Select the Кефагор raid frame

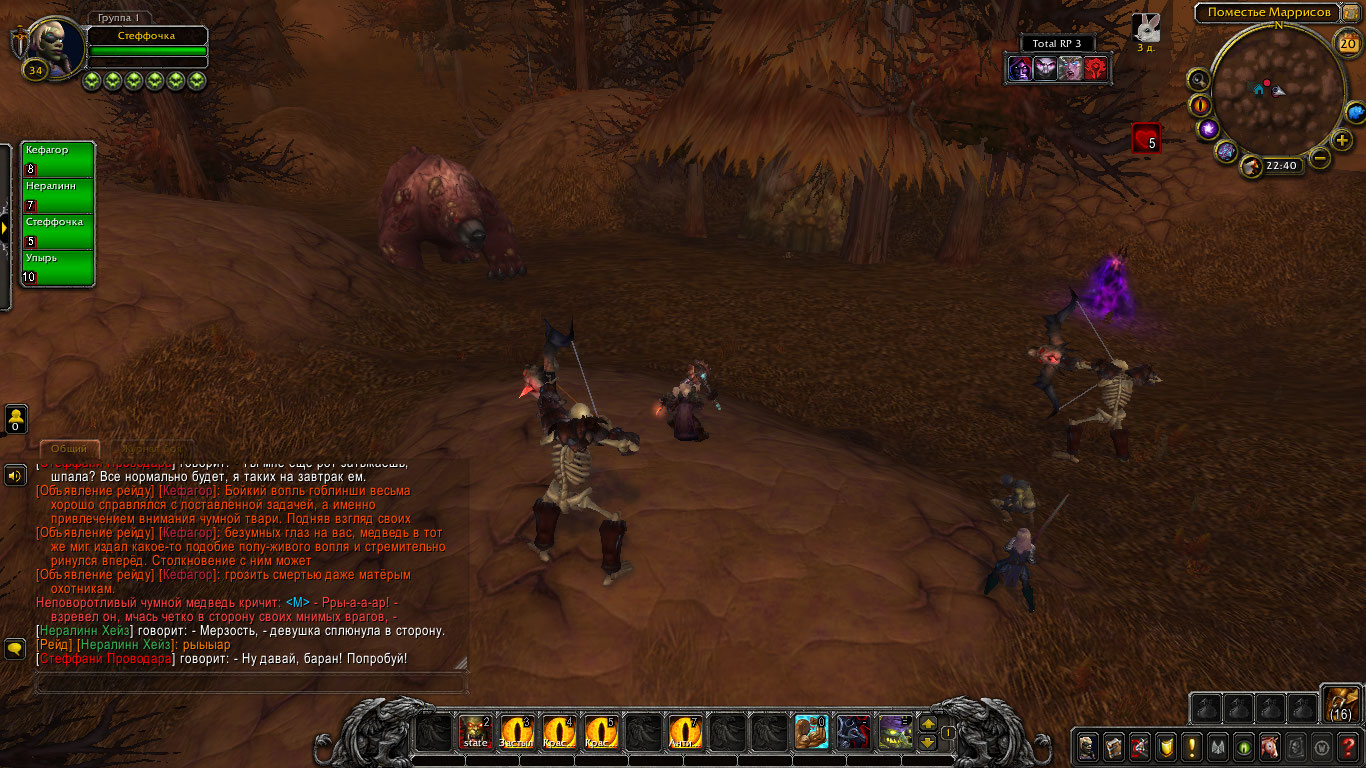point(58,160)
